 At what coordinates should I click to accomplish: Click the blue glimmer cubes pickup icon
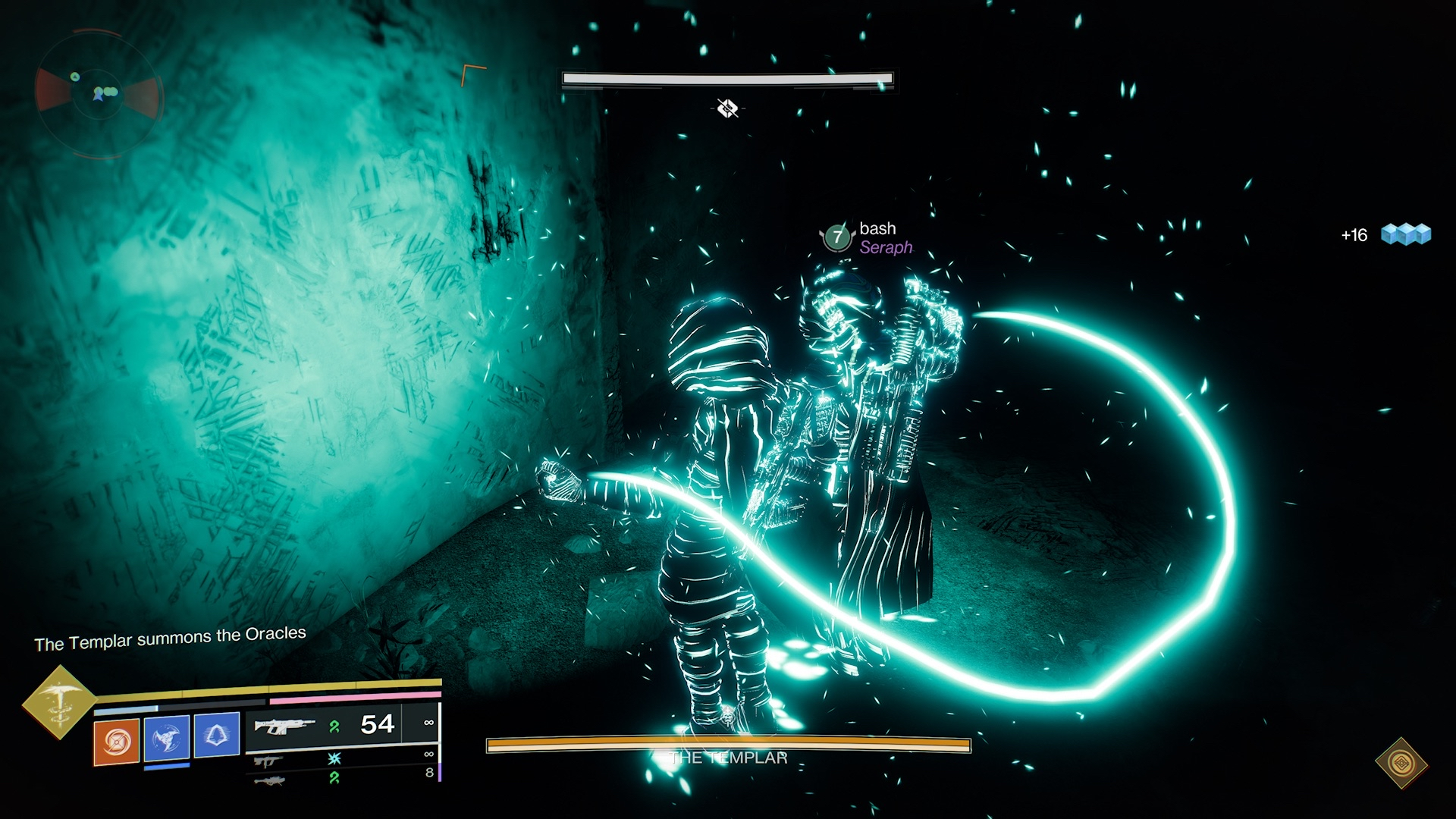click(x=1405, y=234)
